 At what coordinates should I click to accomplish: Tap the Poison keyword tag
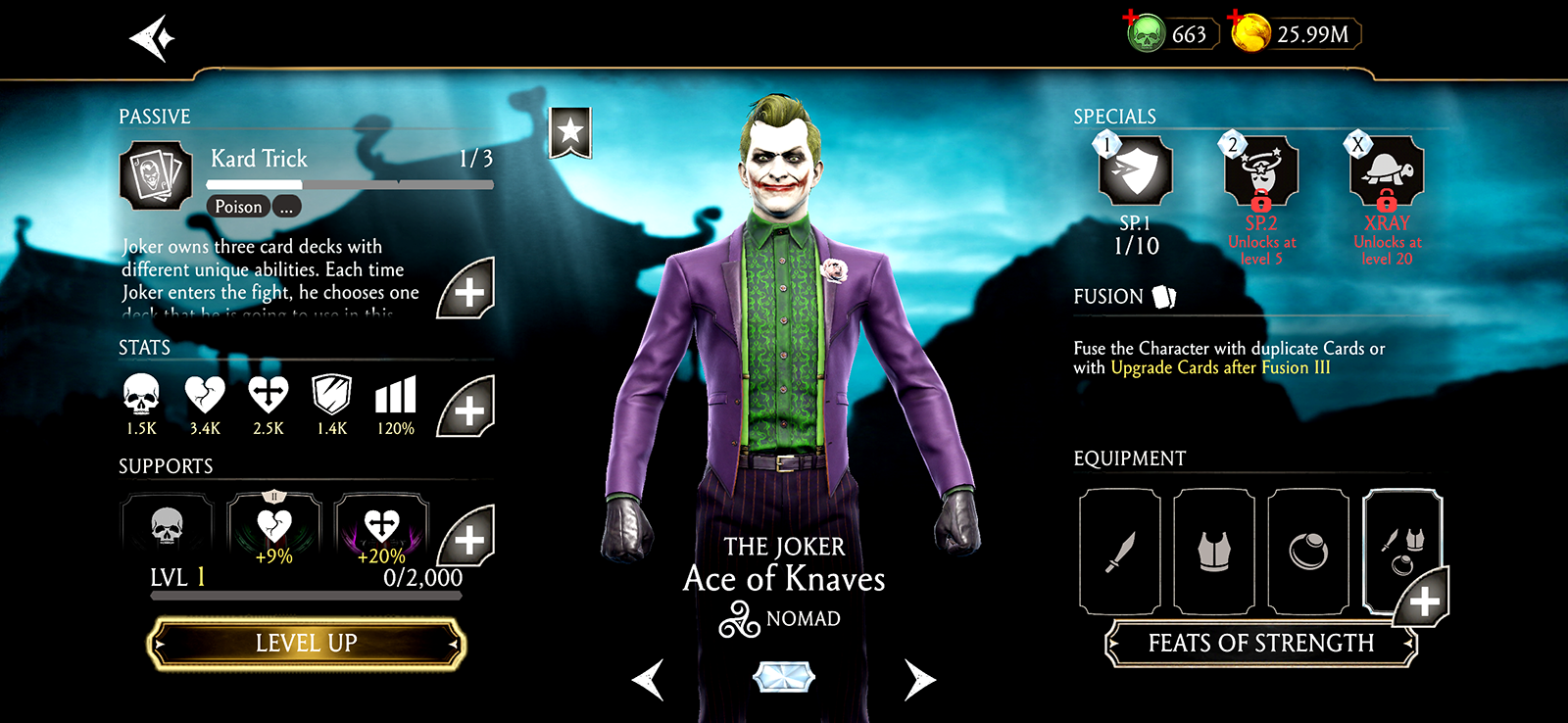coord(238,207)
